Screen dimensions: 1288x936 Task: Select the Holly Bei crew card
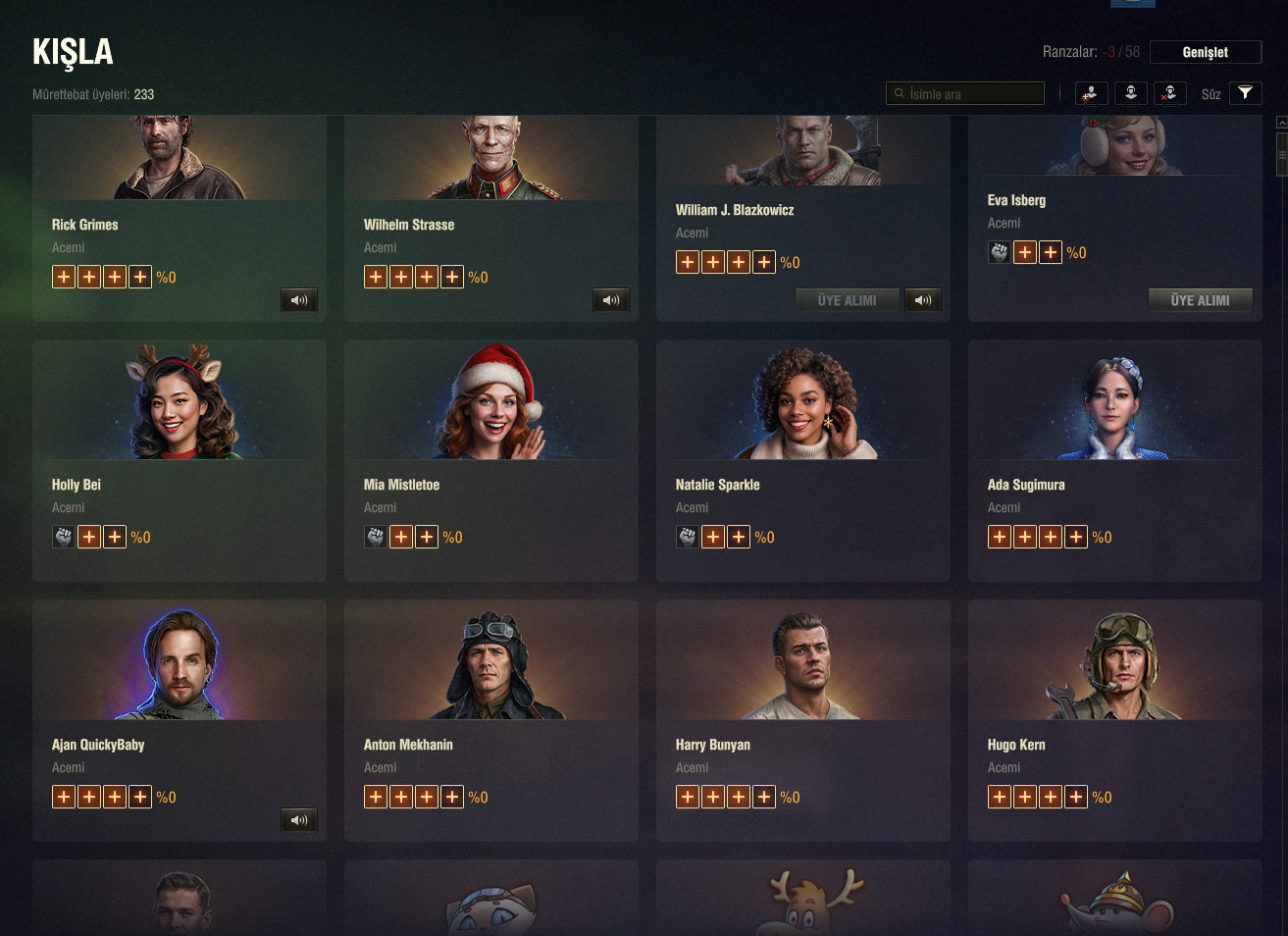tap(180, 460)
